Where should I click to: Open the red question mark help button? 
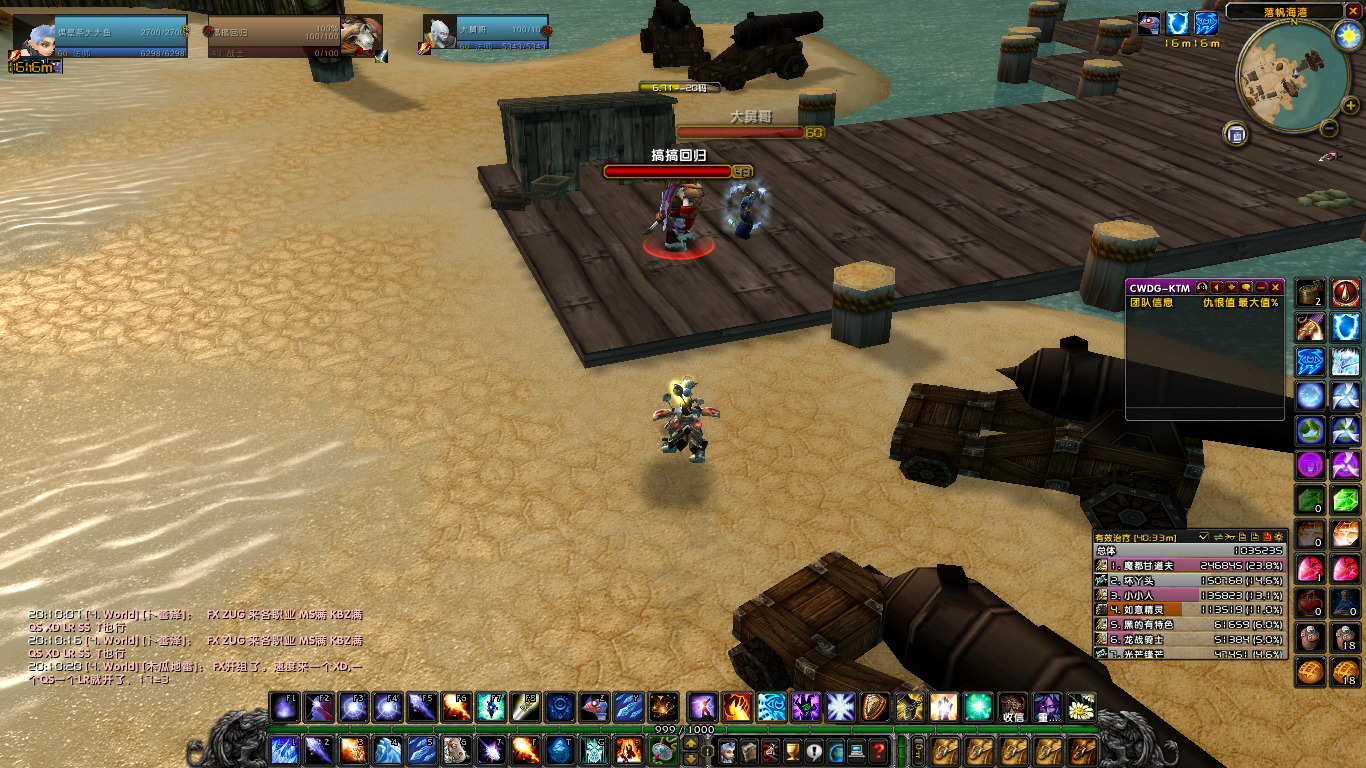coord(878,751)
